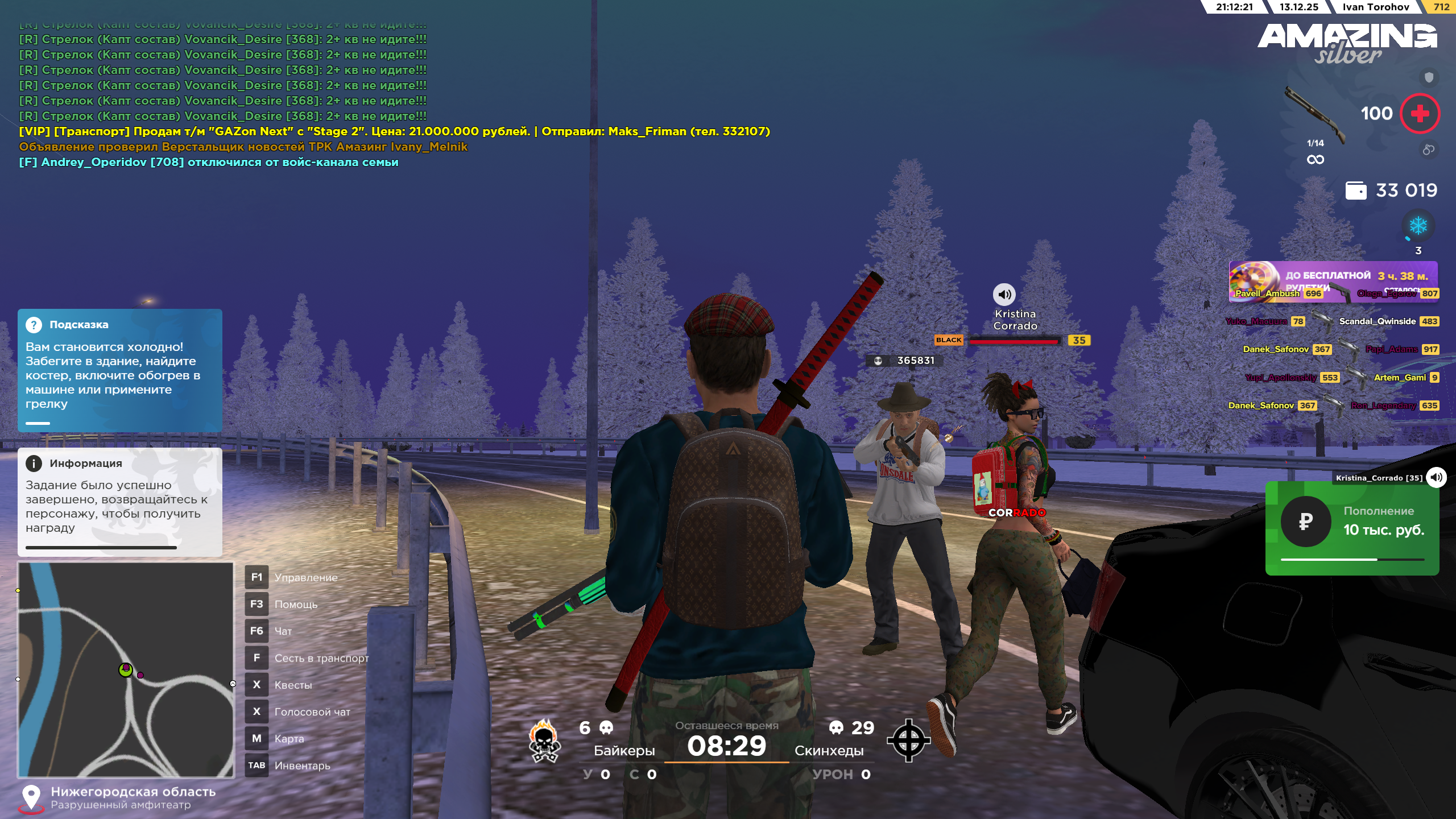This screenshot has width=1456, height=819.
Task: Click the bikers flaming skull emblem
Action: pos(544,741)
